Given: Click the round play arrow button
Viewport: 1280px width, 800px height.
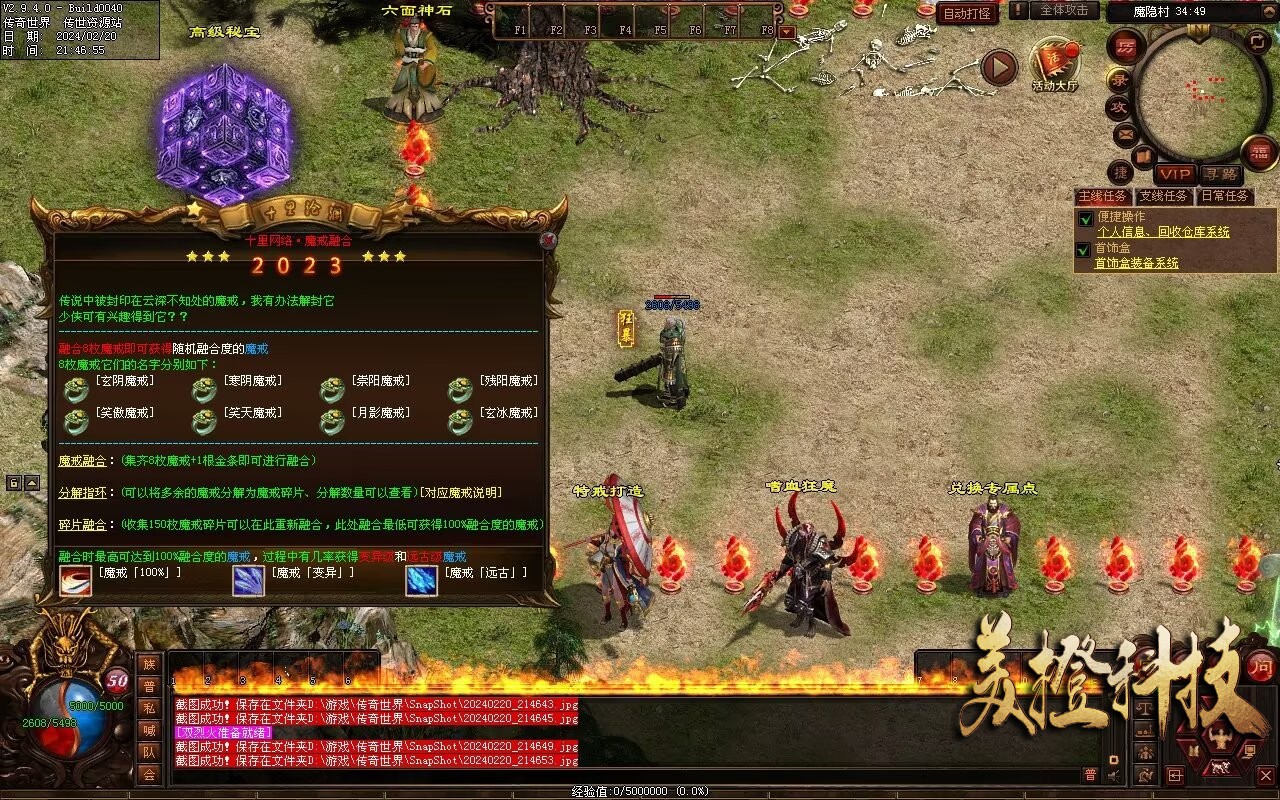Looking at the screenshot, I should click(998, 67).
